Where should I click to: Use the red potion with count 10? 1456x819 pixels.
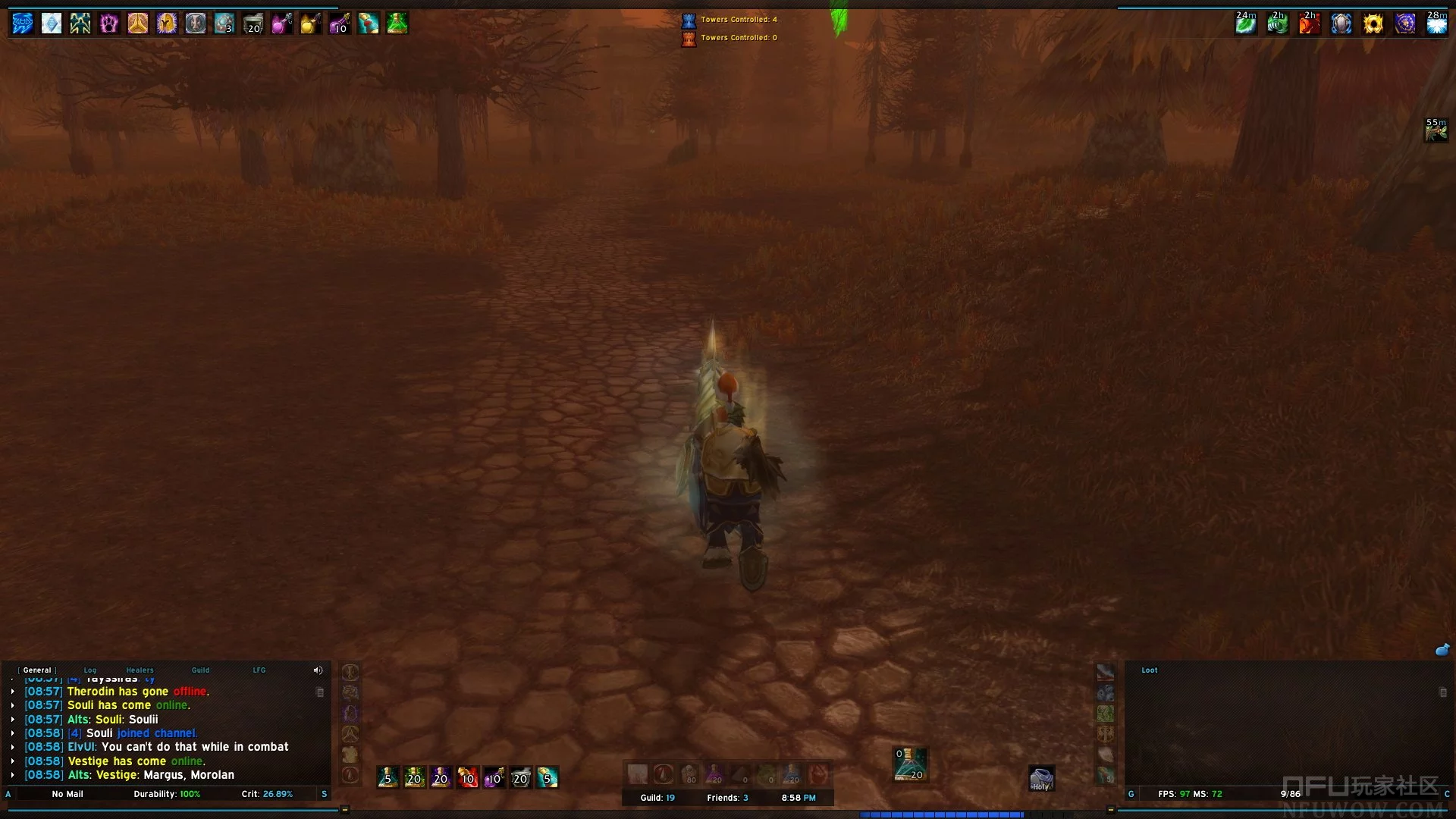pyautogui.click(x=467, y=777)
